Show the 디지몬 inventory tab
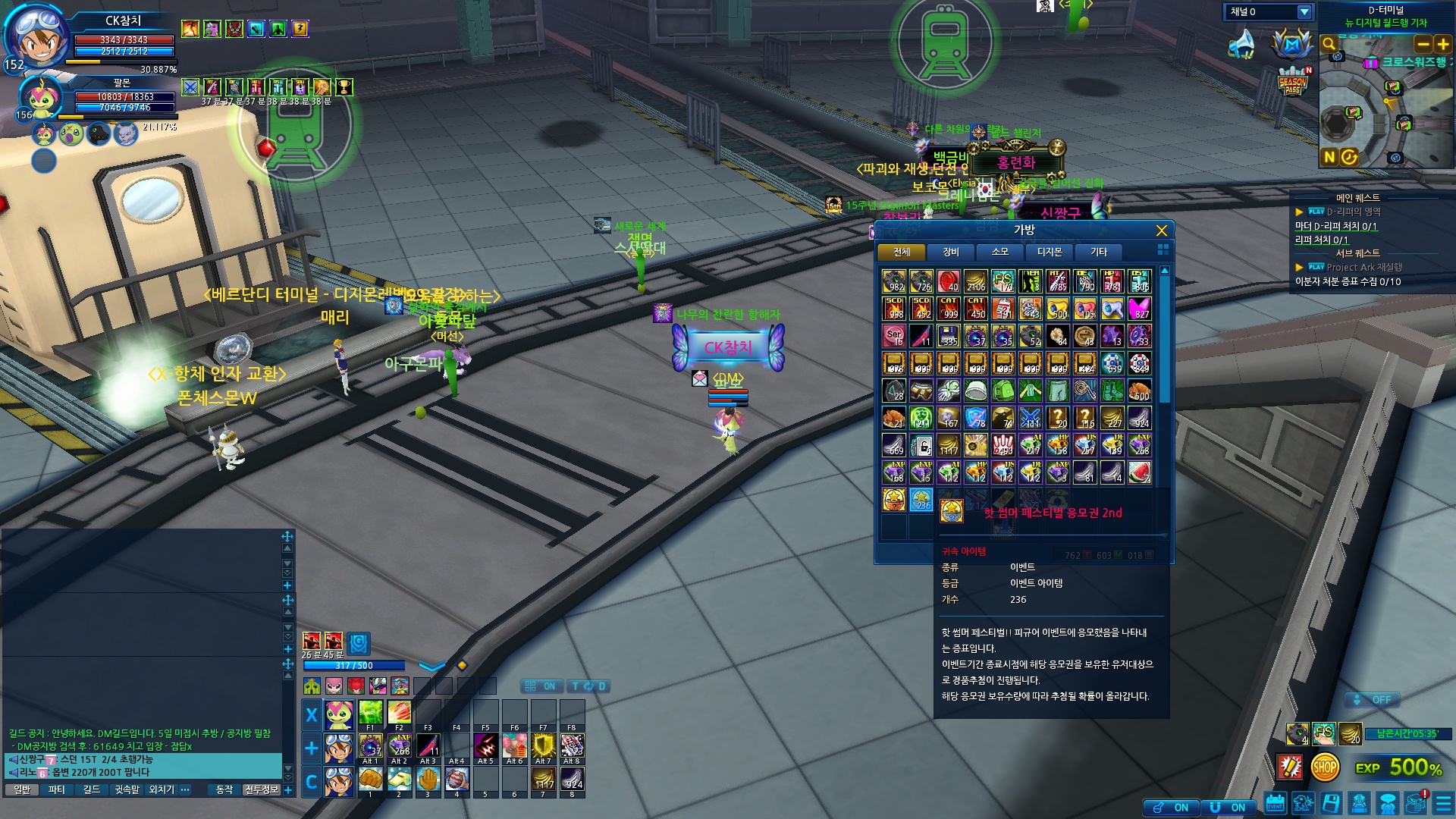This screenshot has width=1456, height=819. (1050, 252)
